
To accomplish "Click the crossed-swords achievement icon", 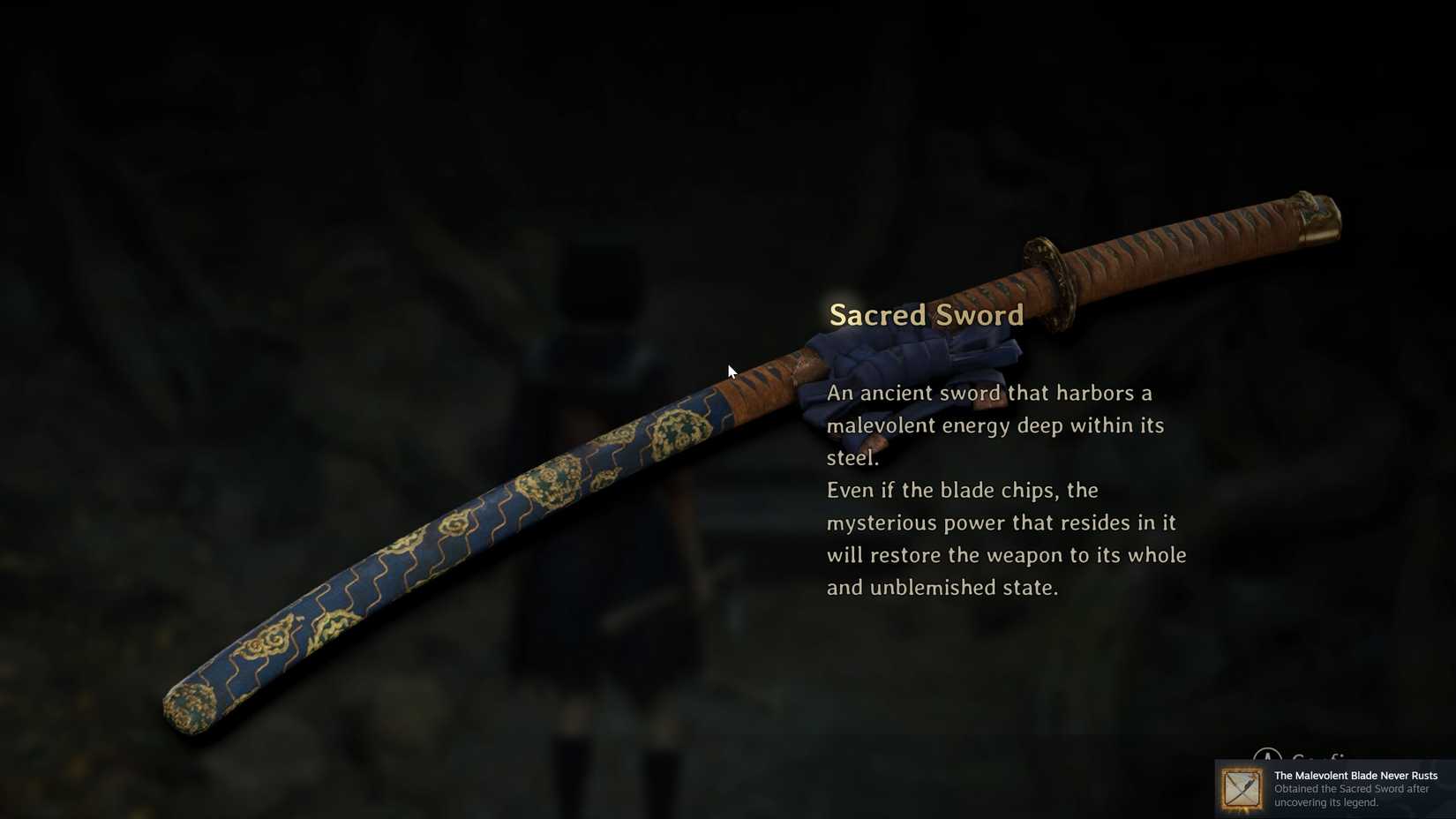I will tap(1241, 788).
